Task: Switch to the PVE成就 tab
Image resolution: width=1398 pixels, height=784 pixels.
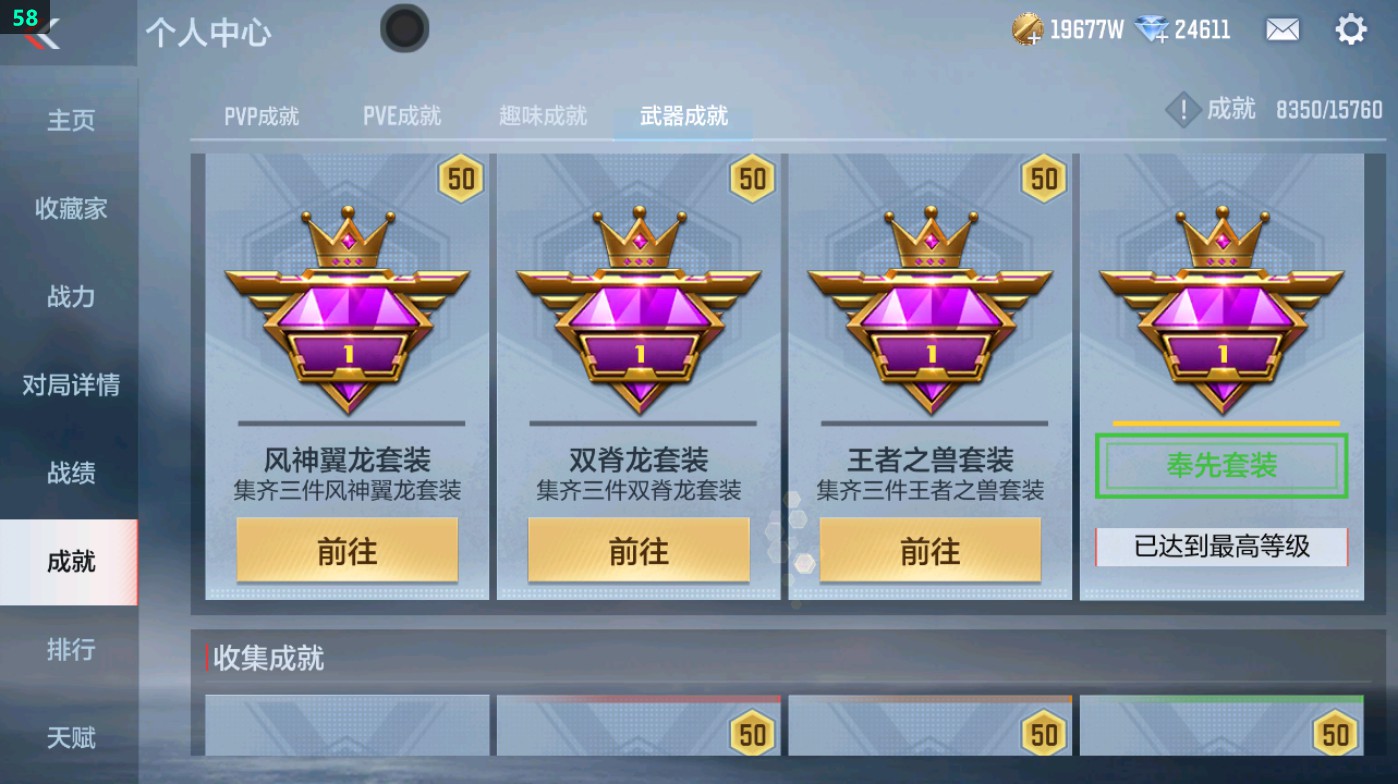Action: (x=401, y=114)
